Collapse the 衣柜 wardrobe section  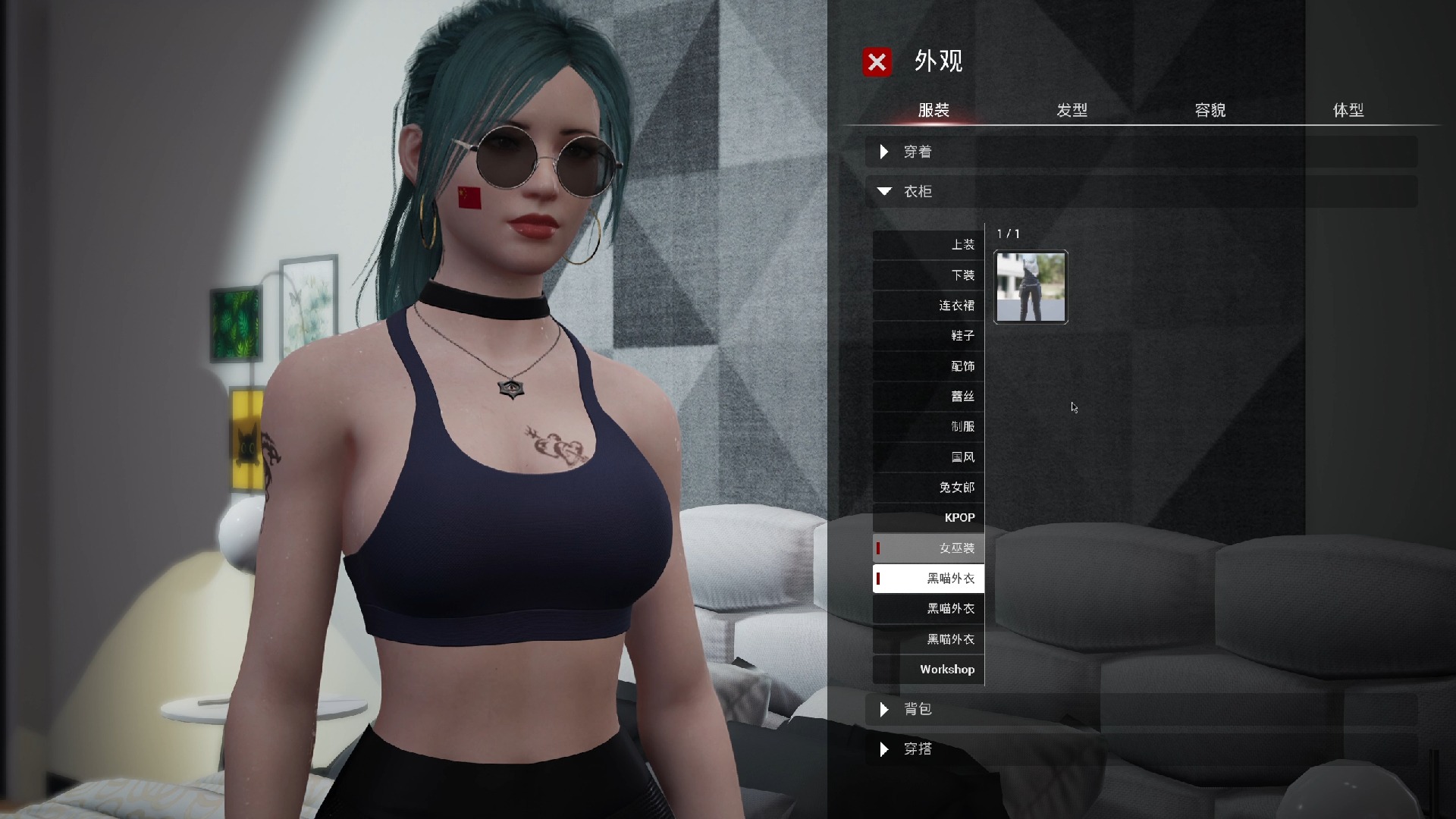point(918,191)
